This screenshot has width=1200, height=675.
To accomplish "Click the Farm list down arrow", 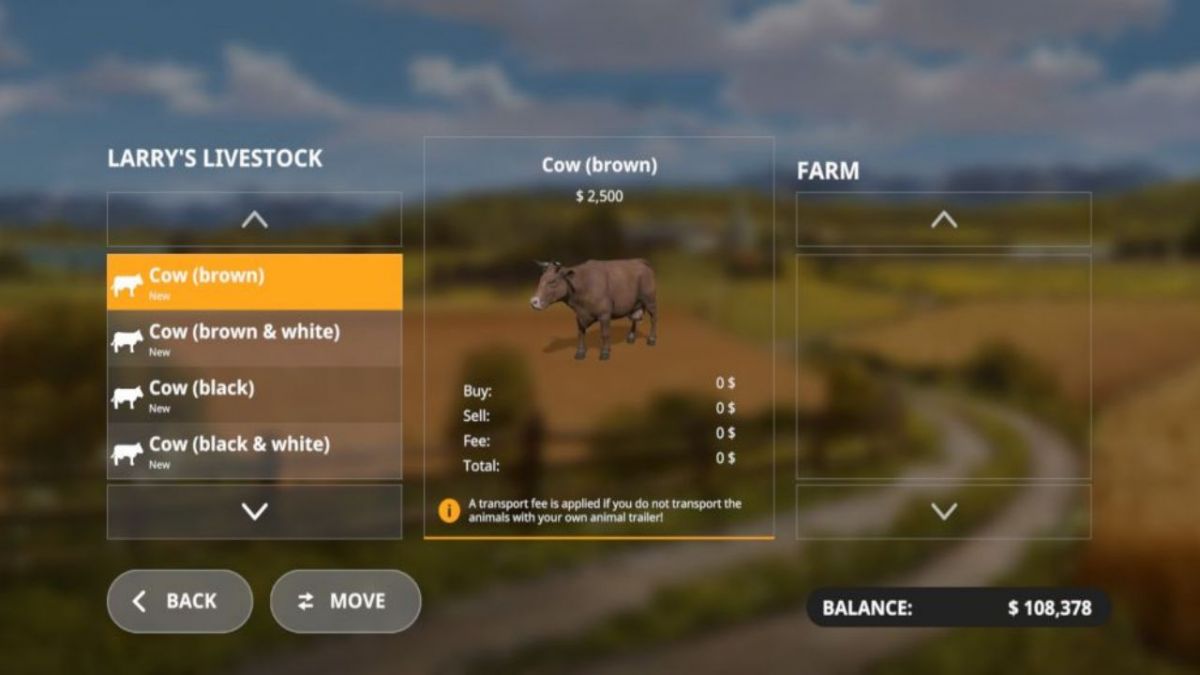I will (943, 511).
